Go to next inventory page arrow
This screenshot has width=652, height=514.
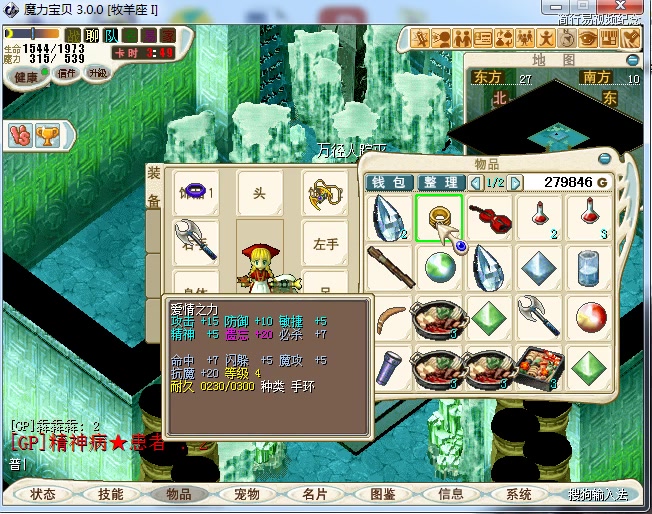click(x=516, y=182)
